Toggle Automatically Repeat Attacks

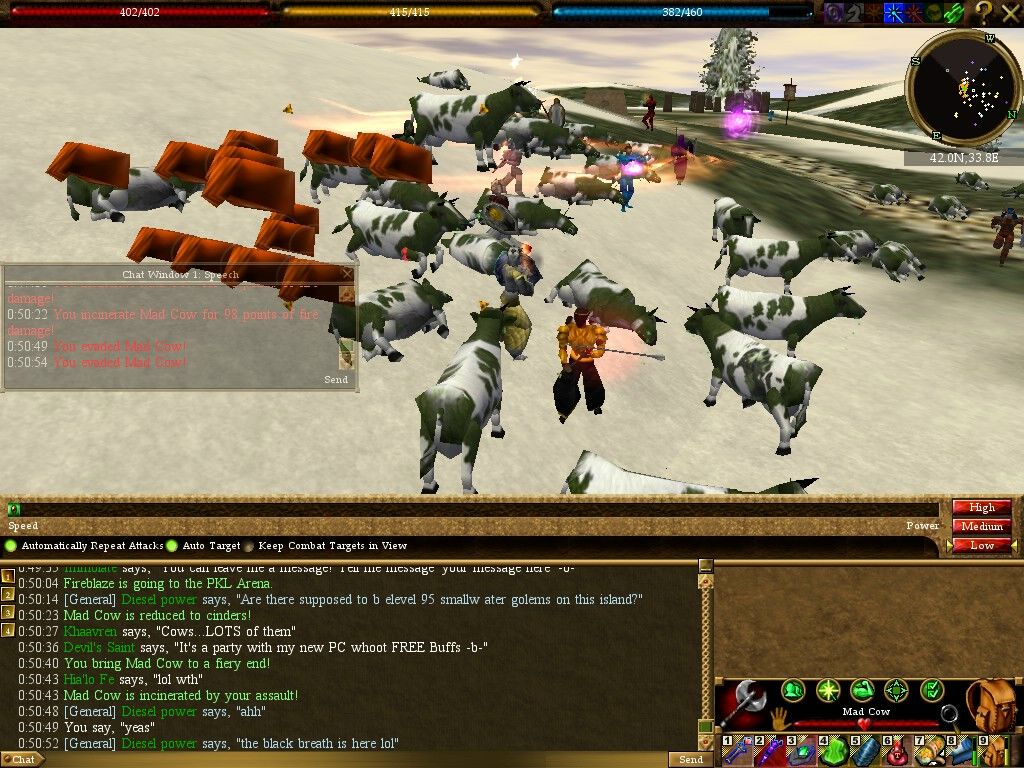(x=11, y=546)
